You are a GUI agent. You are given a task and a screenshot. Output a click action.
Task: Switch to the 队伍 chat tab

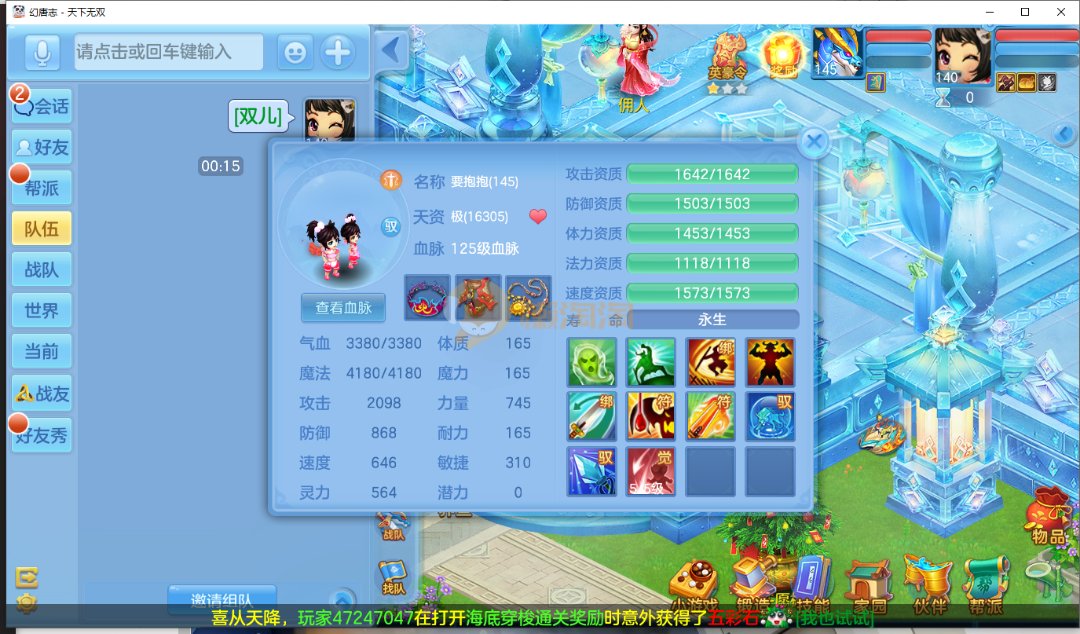tap(42, 229)
